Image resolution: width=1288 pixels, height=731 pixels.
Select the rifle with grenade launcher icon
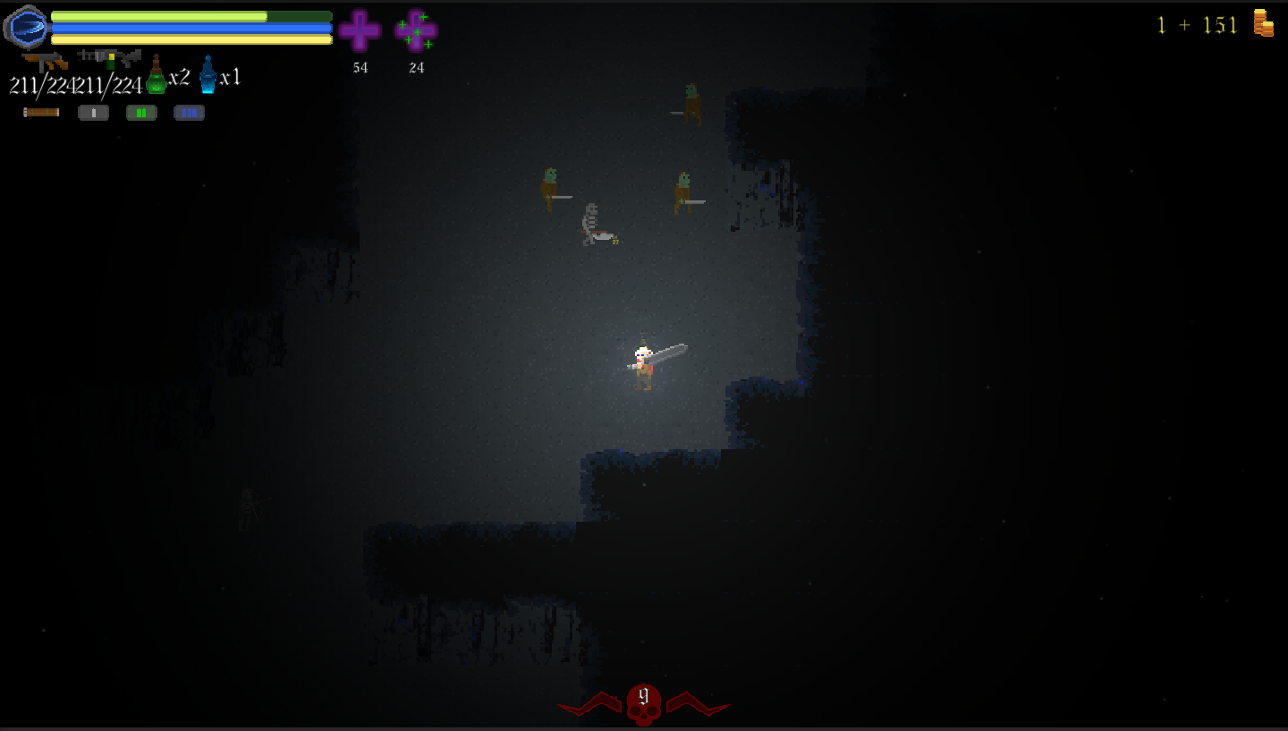pos(108,58)
